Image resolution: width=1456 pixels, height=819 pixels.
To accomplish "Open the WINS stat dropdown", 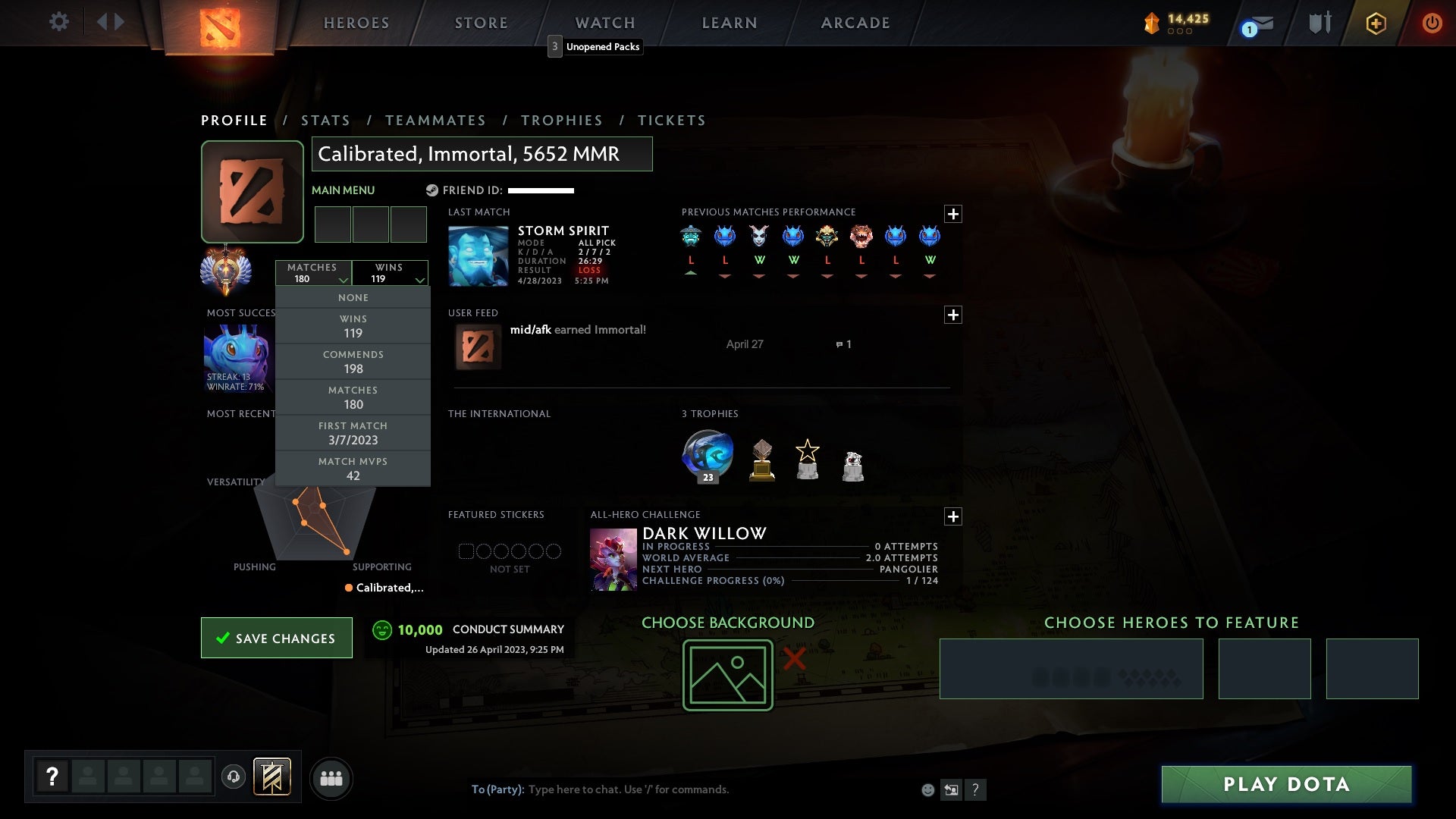I will coord(390,273).
